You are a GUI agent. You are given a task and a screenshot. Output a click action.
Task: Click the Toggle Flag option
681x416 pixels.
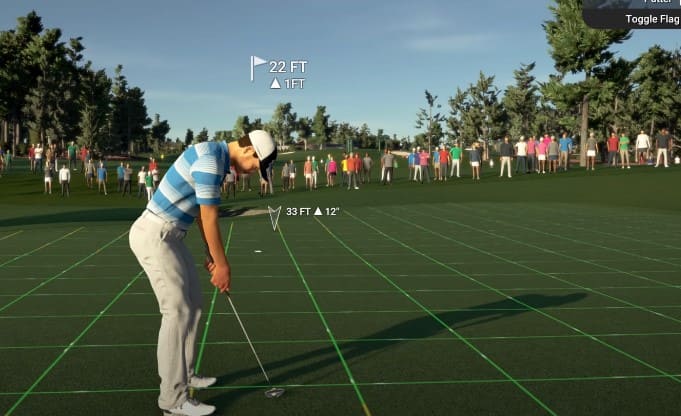click(652, 19)
